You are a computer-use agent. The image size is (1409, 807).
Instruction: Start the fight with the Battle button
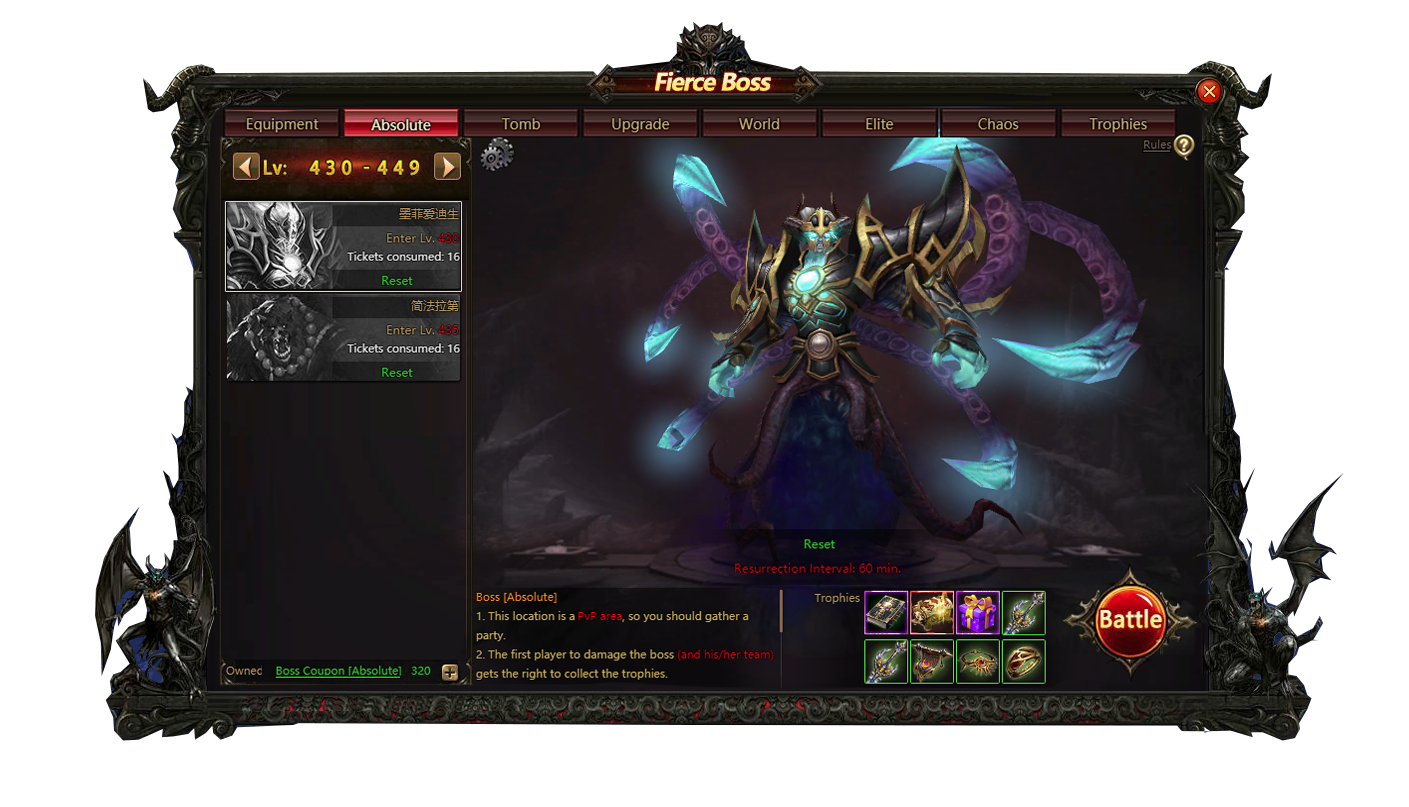pos(1130,620)
